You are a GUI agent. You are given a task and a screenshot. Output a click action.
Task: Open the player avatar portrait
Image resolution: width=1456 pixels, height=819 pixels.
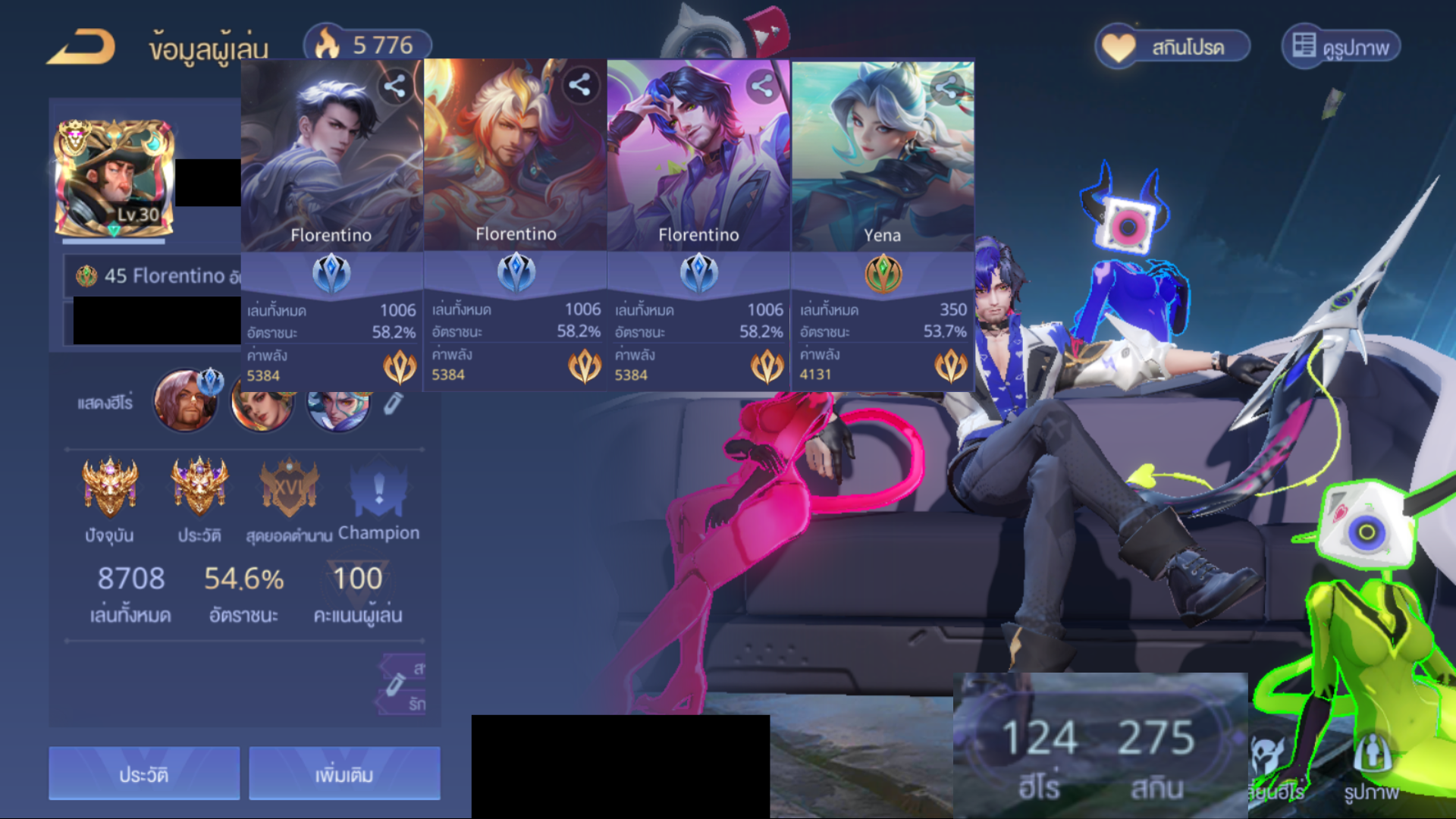click(114, 178)
